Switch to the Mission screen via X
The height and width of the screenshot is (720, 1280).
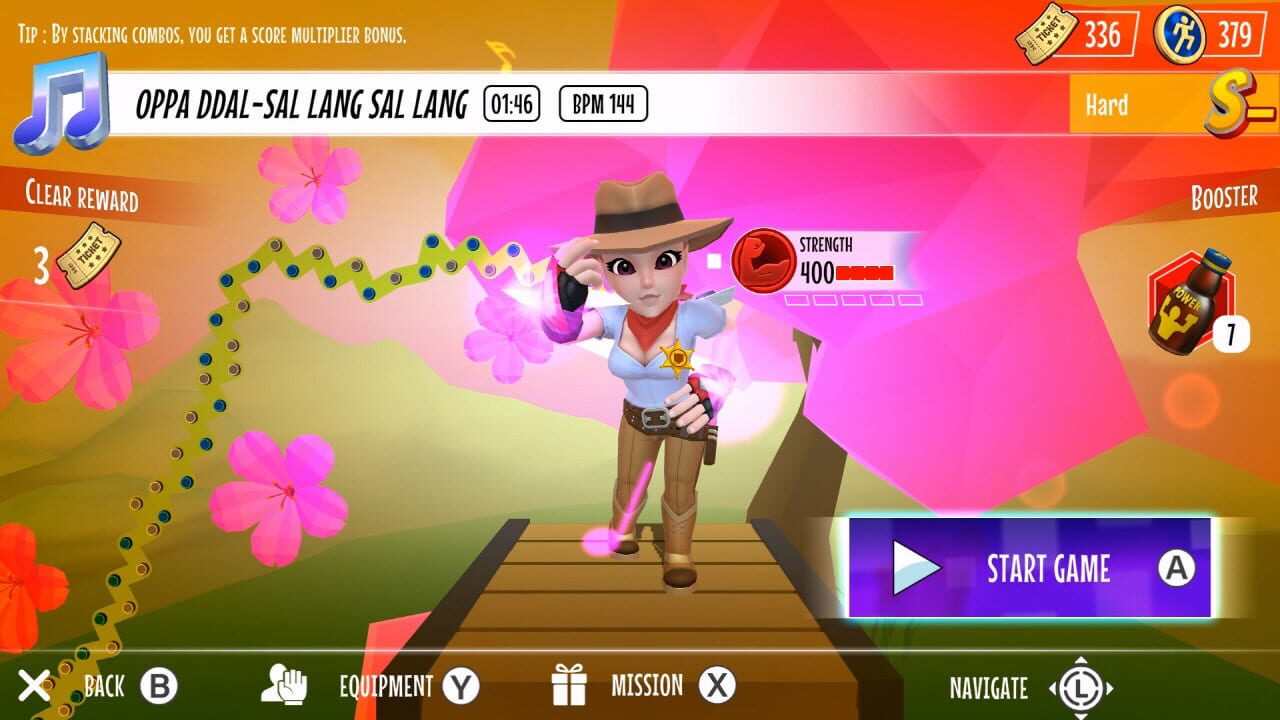pos(718,687)
